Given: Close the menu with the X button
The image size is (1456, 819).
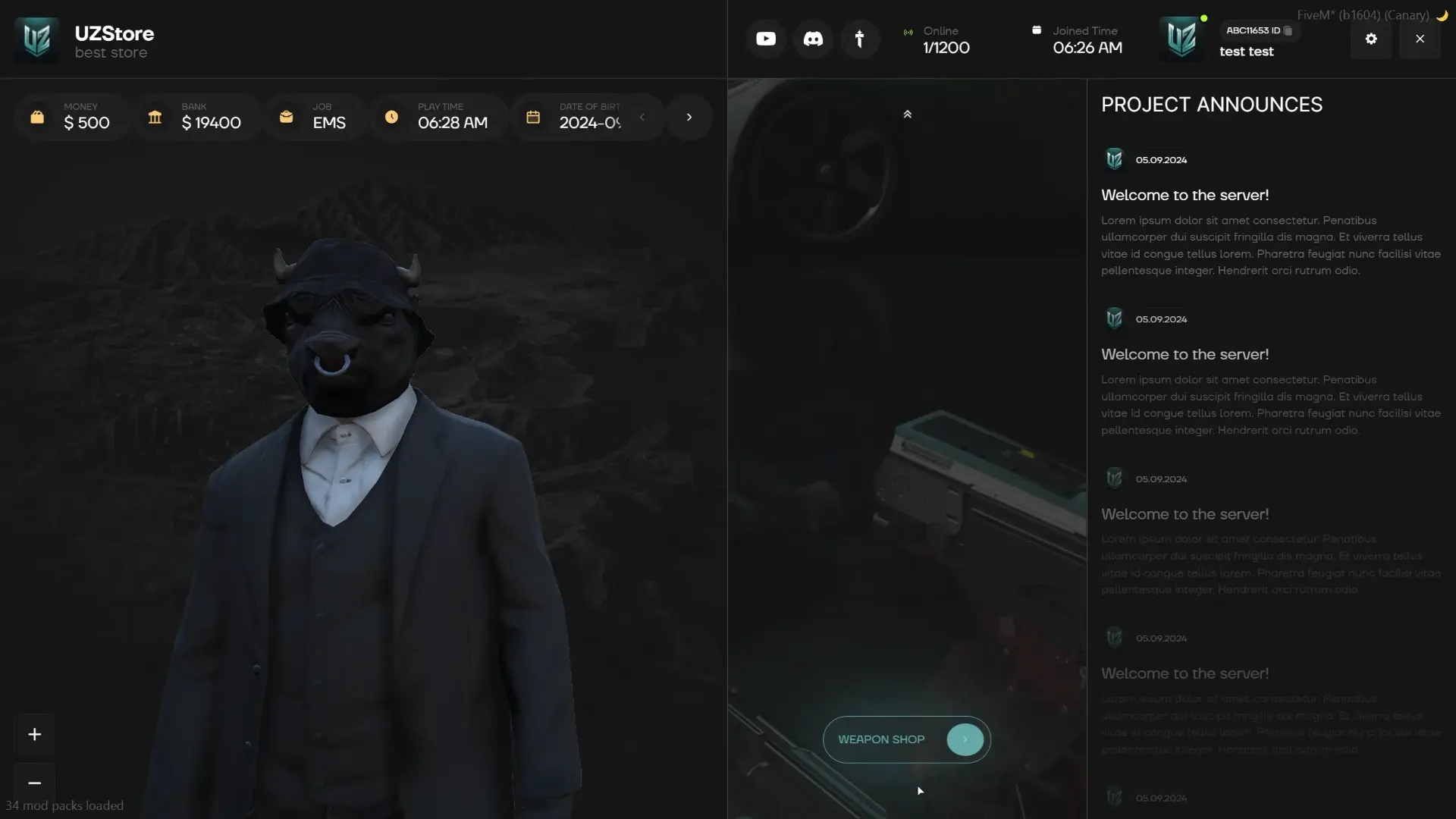Looking at the screenshot, I should tap(1420, 39).
